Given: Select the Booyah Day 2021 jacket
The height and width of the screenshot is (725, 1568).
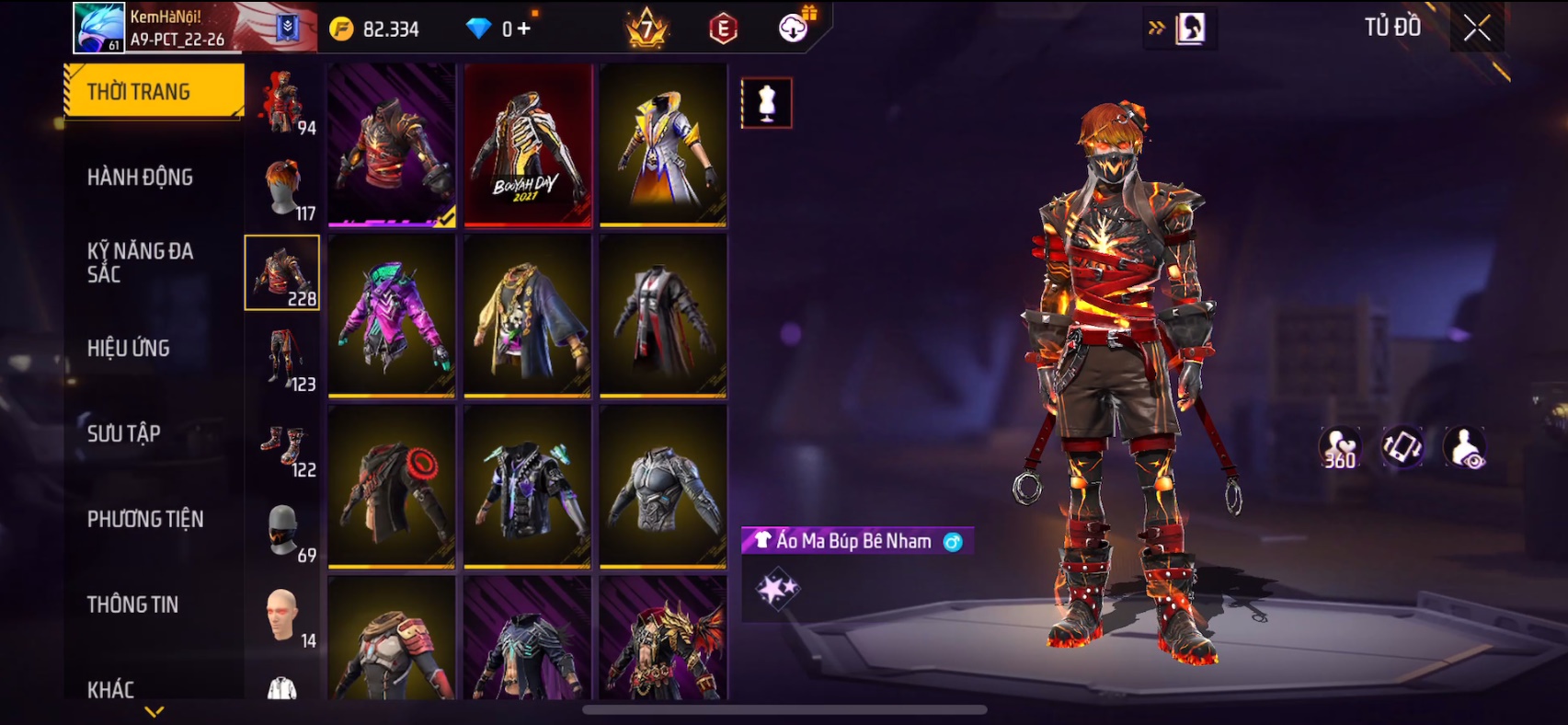Looking at the screenshot, I should pyautogui.click(x=528, y=145).
